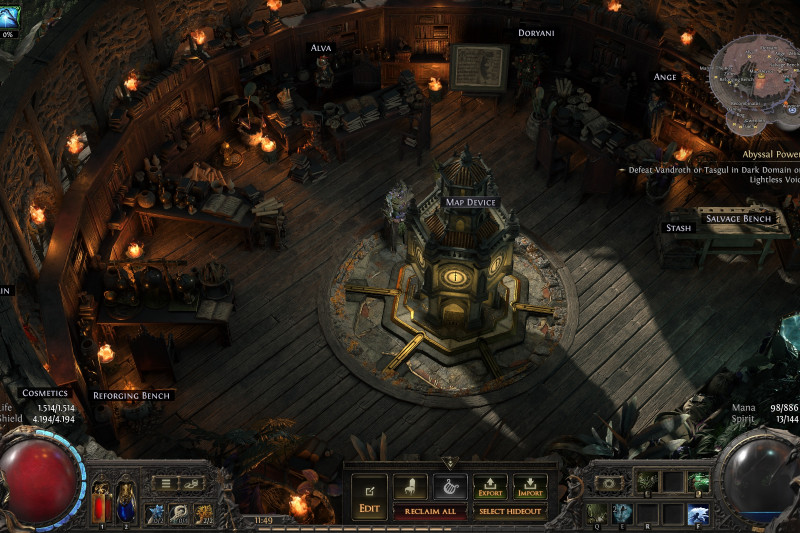Select the golden tree charm slot
800x533 pixels.
pyautogui.click(x=204, y=513)
